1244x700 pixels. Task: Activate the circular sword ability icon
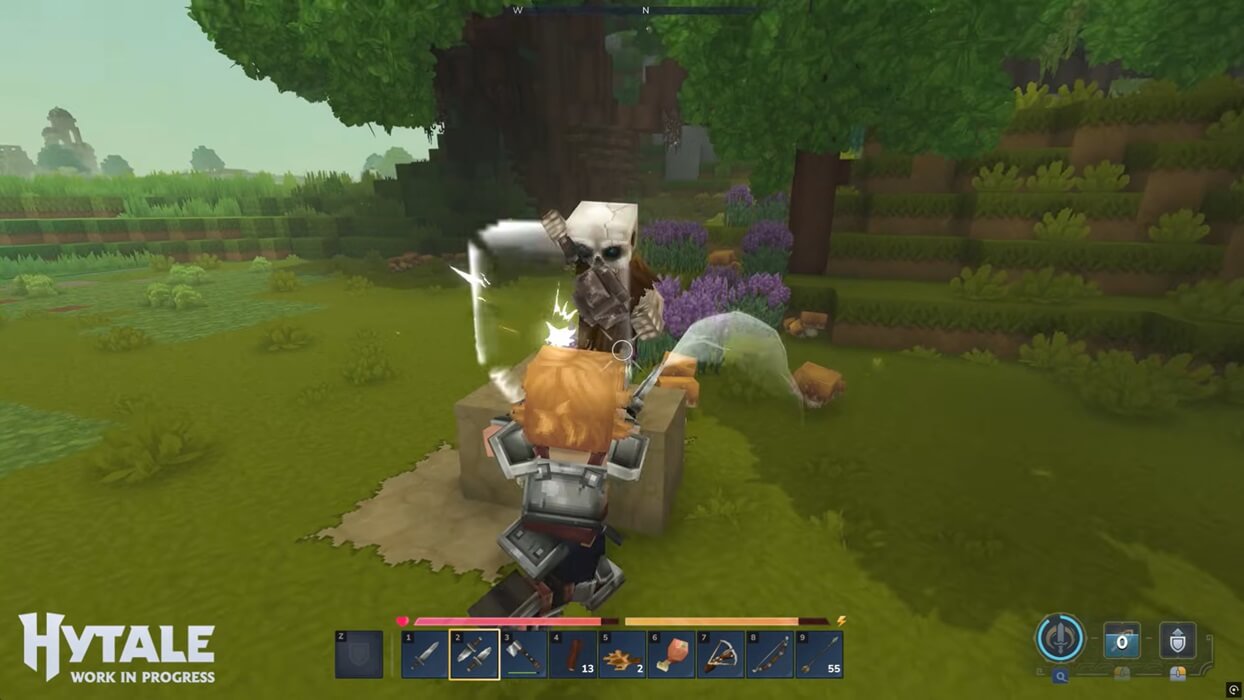pos(1060,639)
